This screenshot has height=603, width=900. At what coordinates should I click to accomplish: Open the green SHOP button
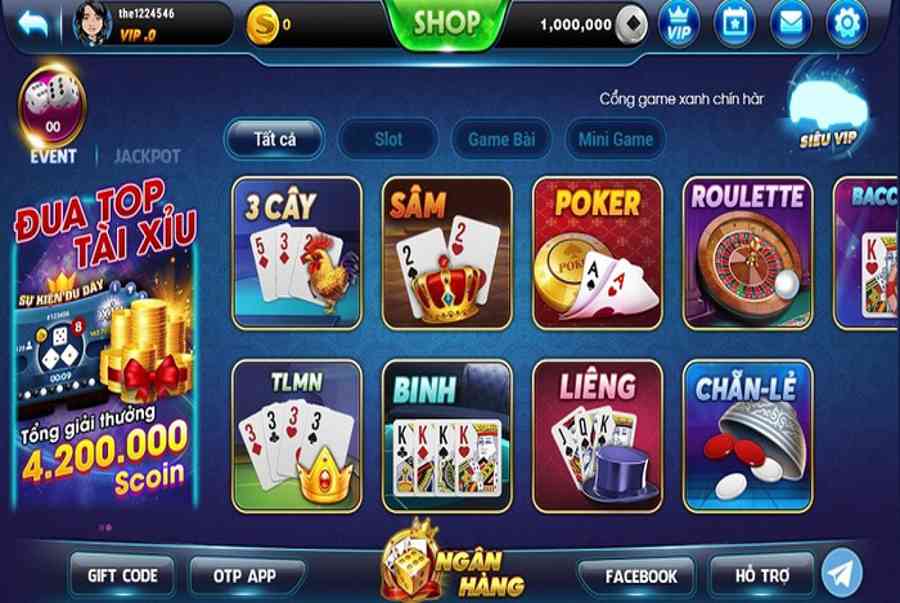click(447, 22)
